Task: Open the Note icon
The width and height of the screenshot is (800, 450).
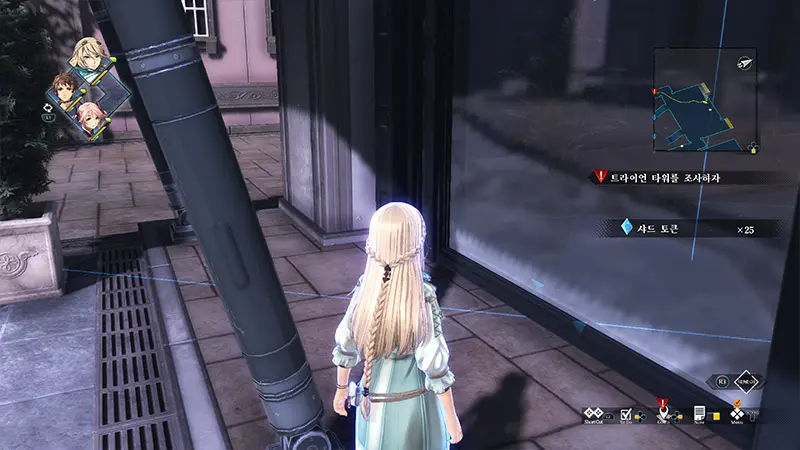Action: (x=701, y=412)
